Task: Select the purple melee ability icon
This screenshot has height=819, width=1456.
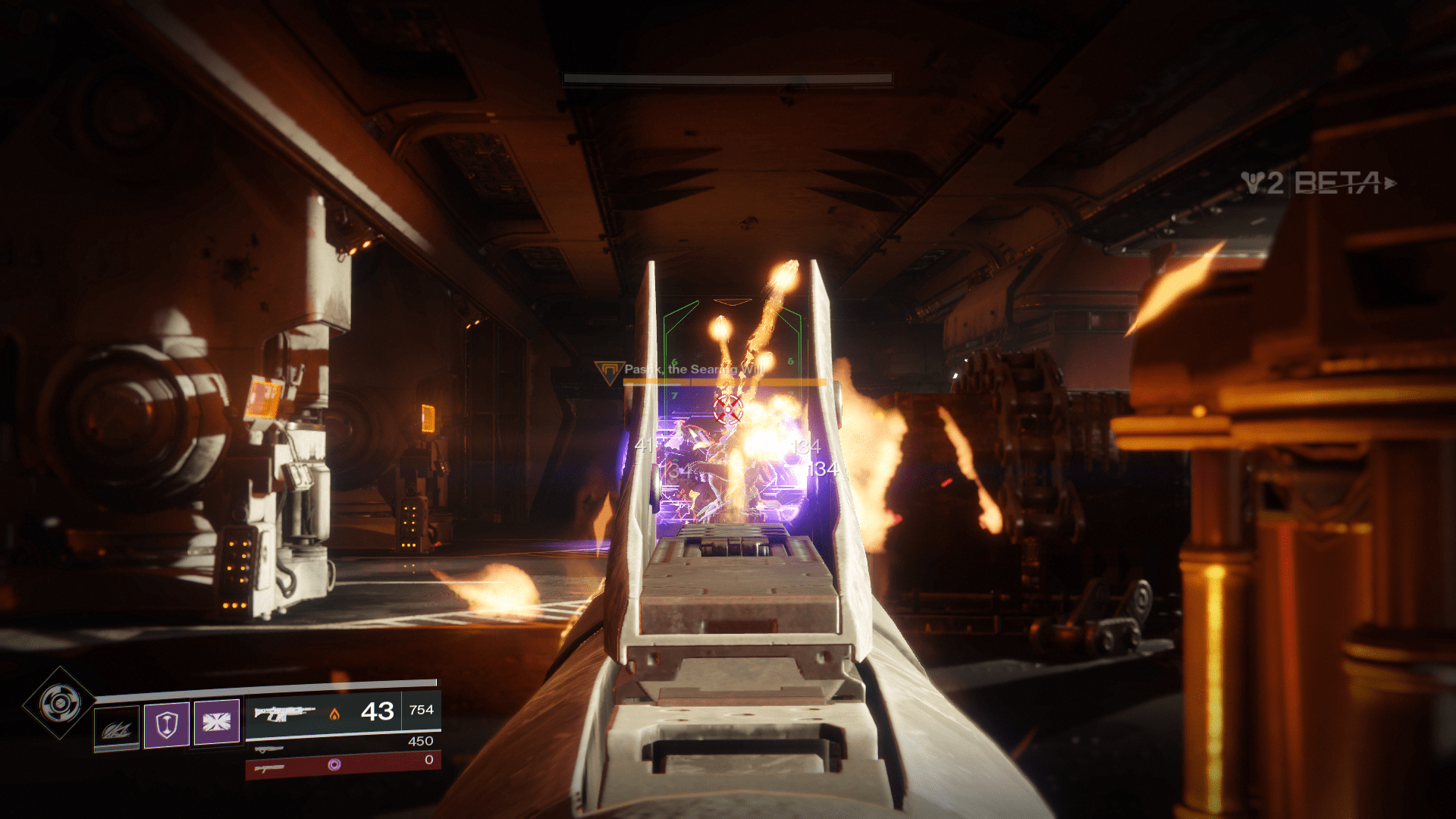Action: click(217, 721)
